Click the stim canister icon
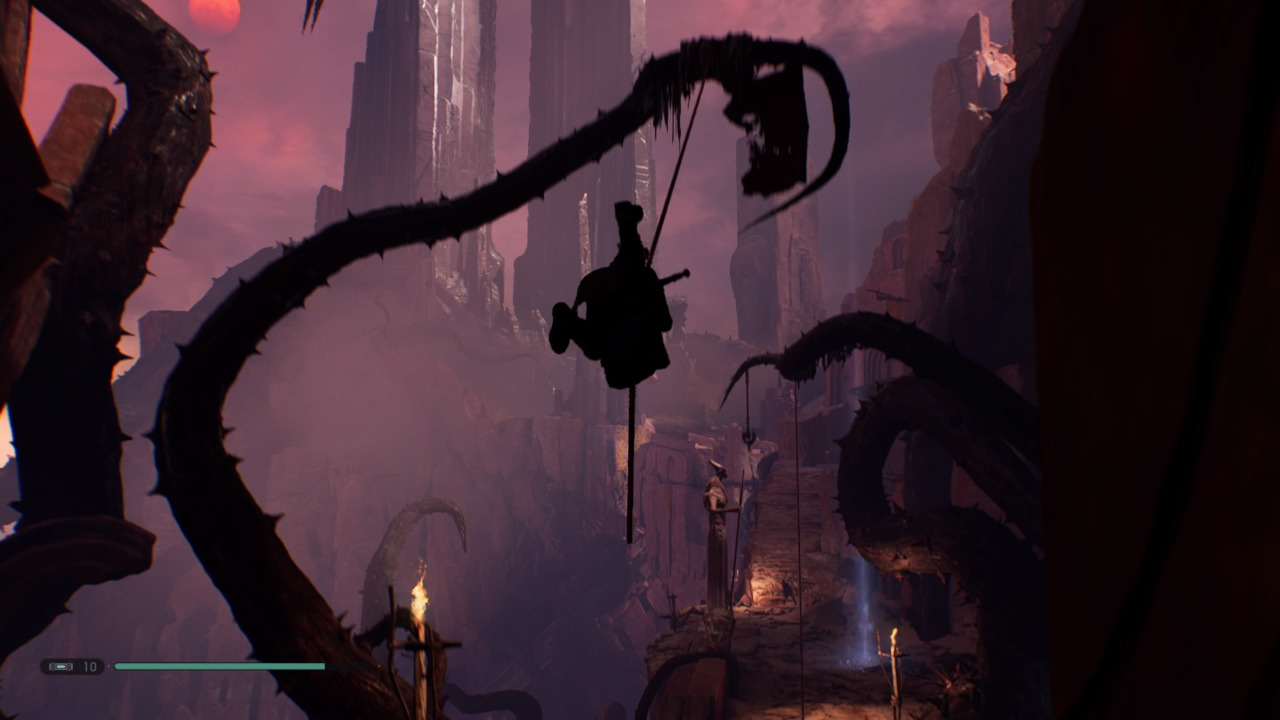This screenshot has height=720, width=1280. click(x=61, y=666)
